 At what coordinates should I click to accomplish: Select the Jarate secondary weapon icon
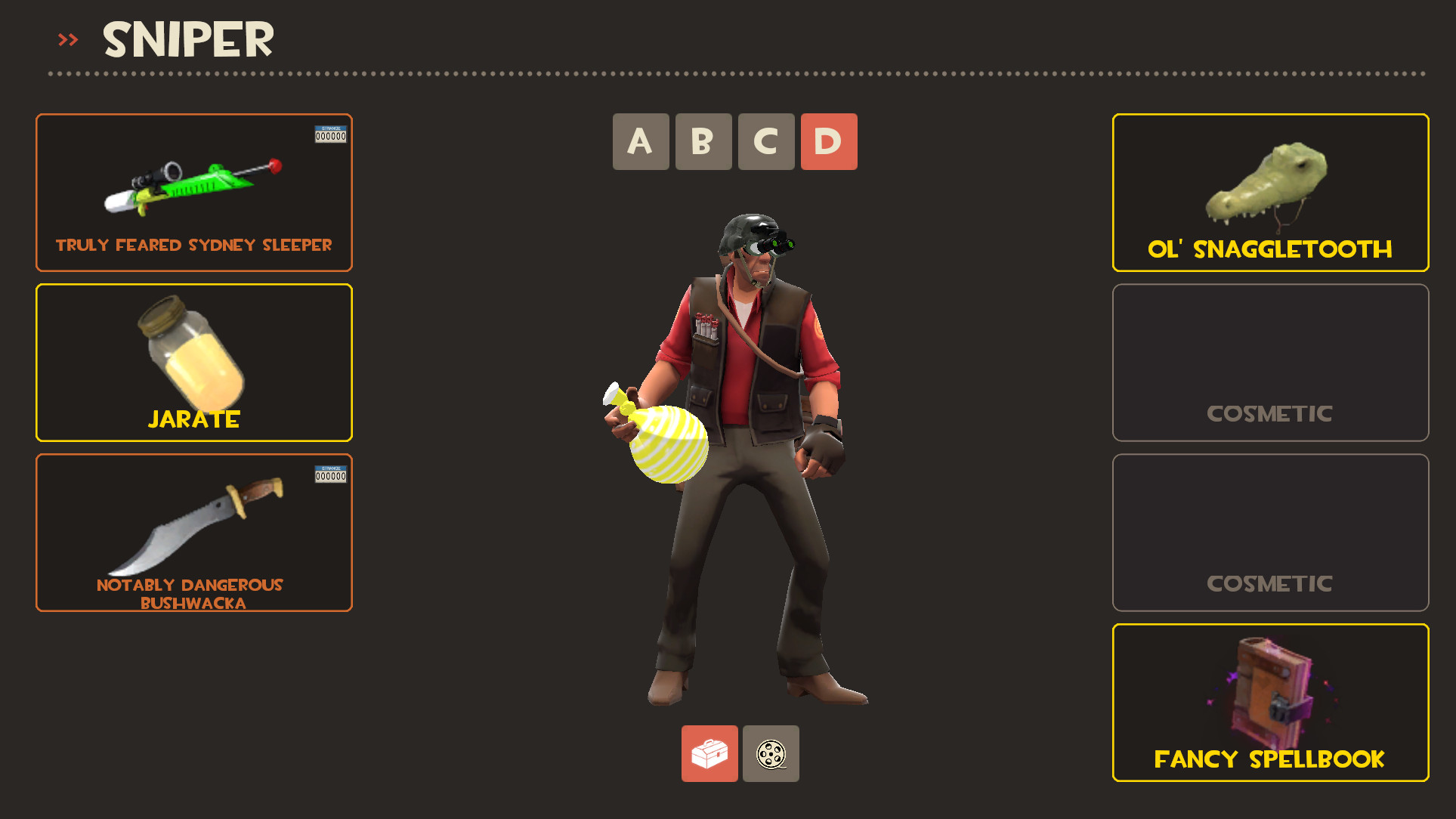coord(193,355)
